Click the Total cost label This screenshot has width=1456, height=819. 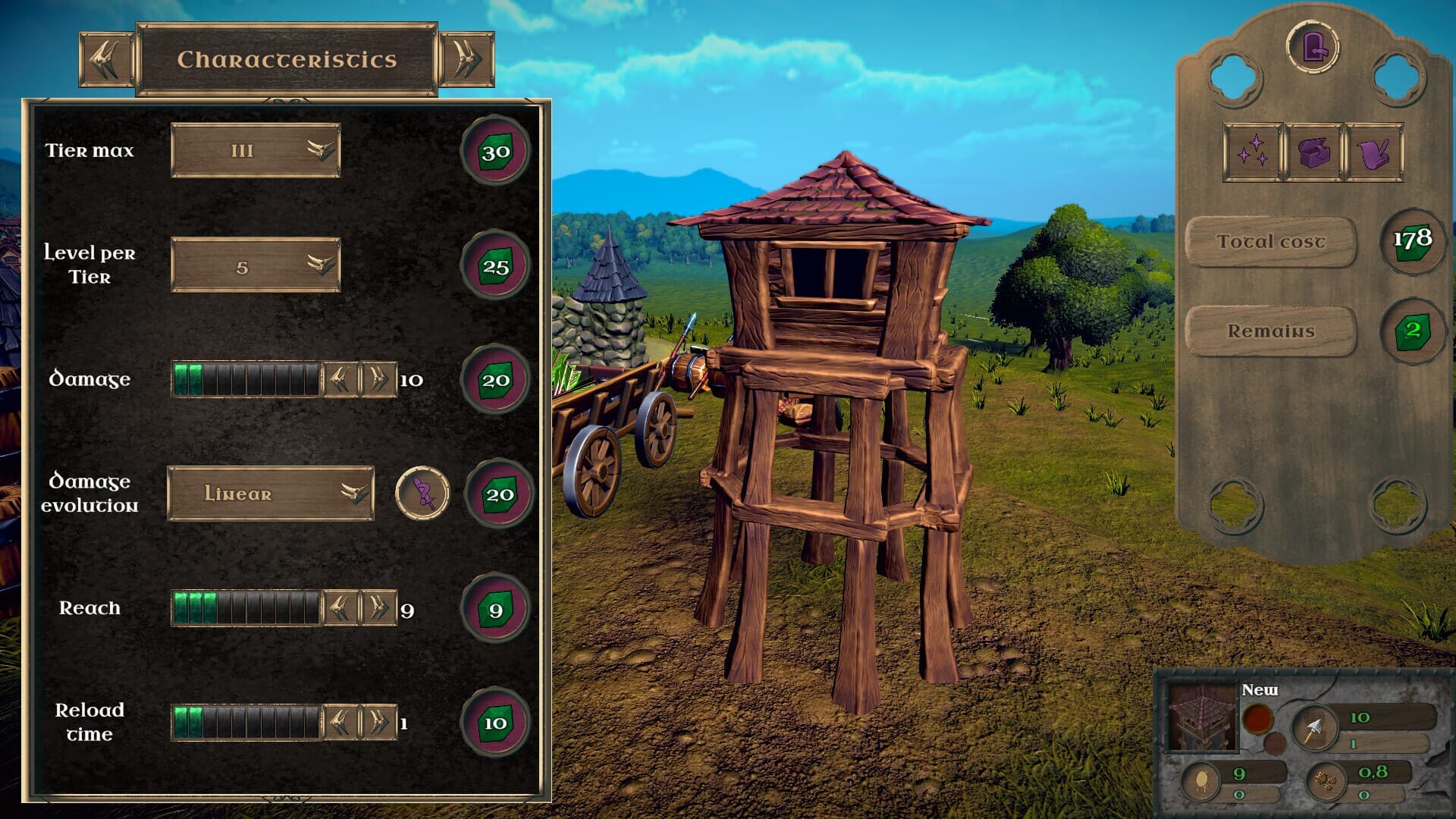click(1270, 242)
